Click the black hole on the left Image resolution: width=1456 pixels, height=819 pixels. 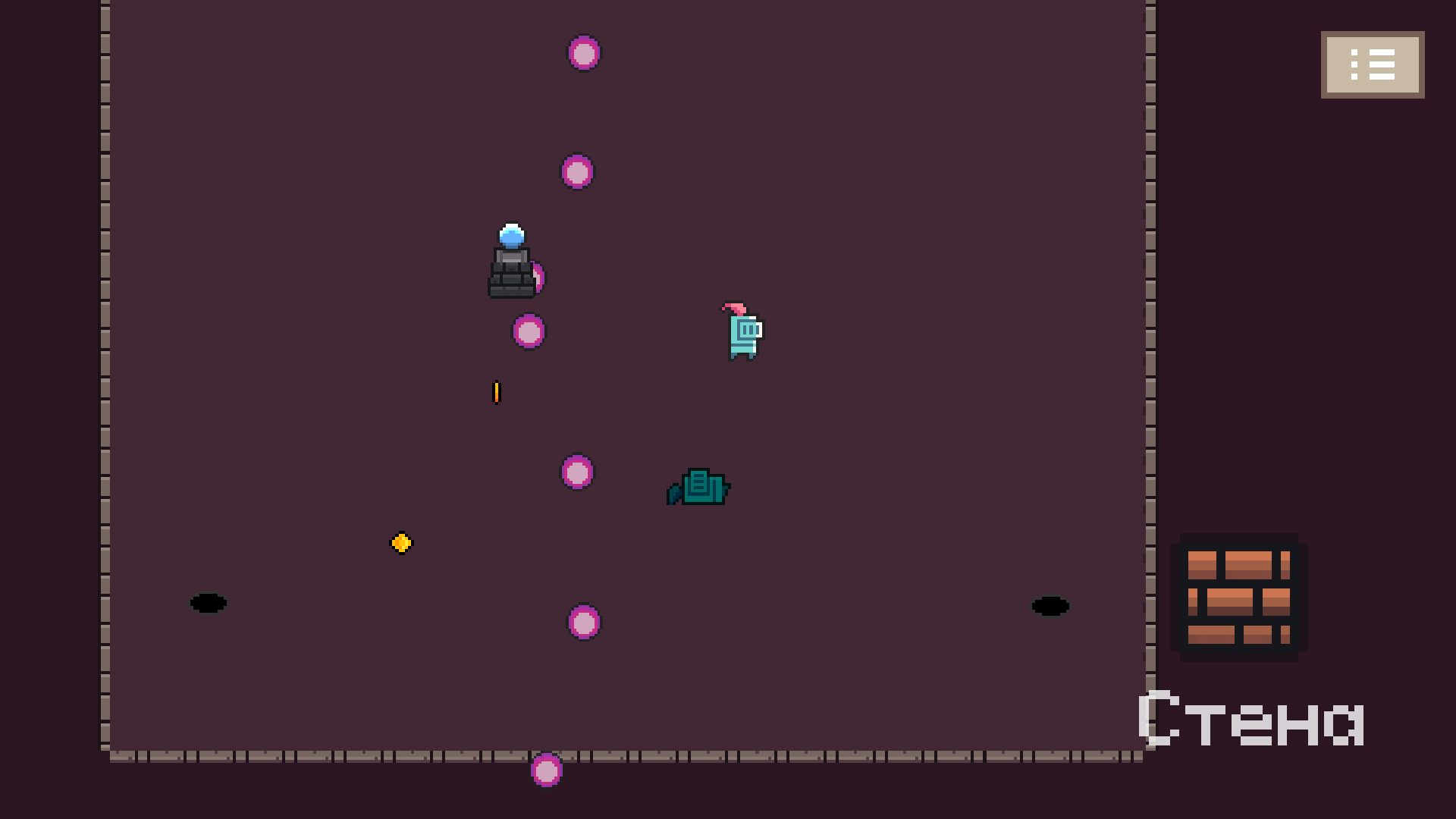(x=208, y=604)
